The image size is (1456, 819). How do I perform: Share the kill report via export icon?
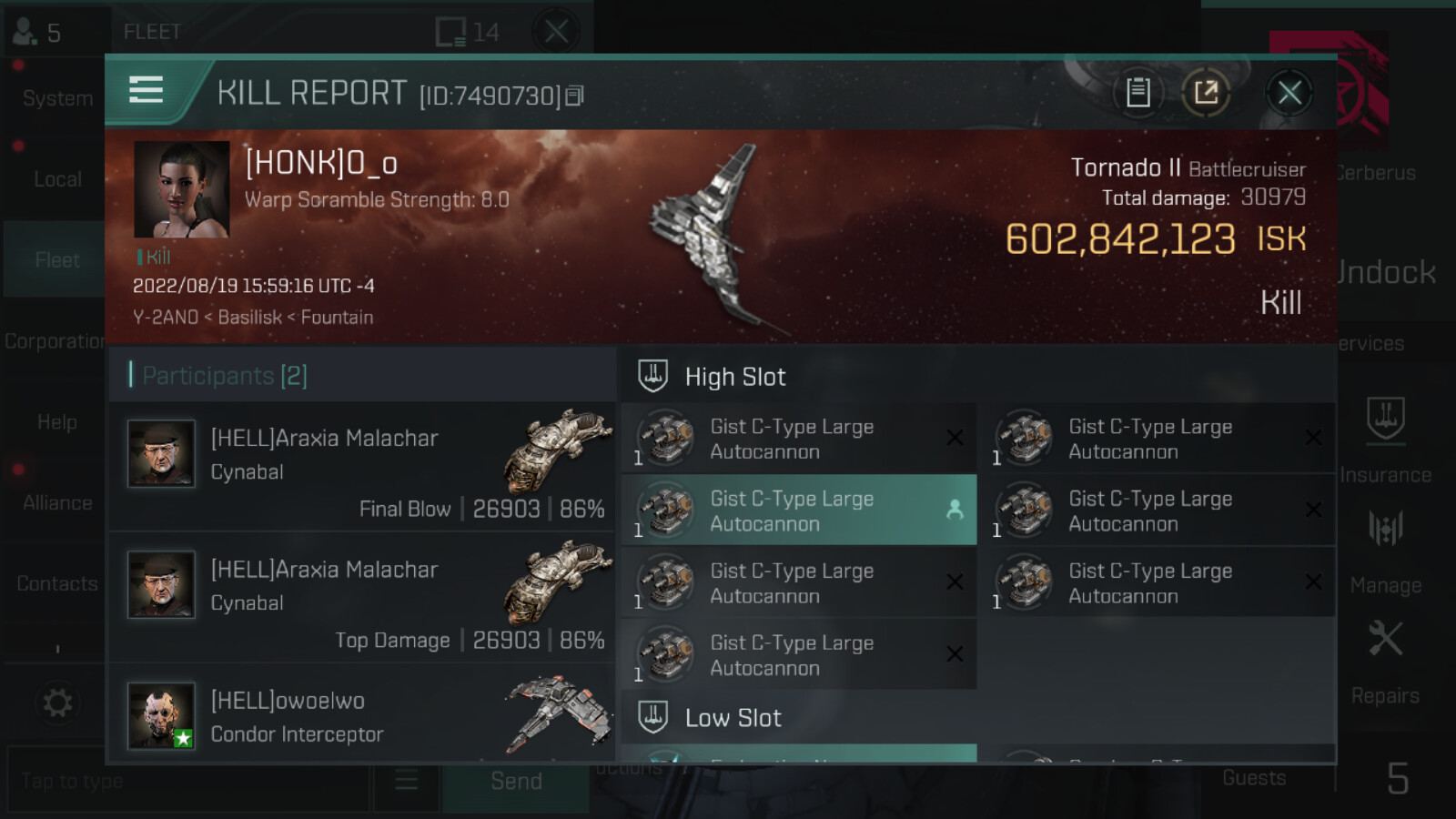[x=1206, y=93]
